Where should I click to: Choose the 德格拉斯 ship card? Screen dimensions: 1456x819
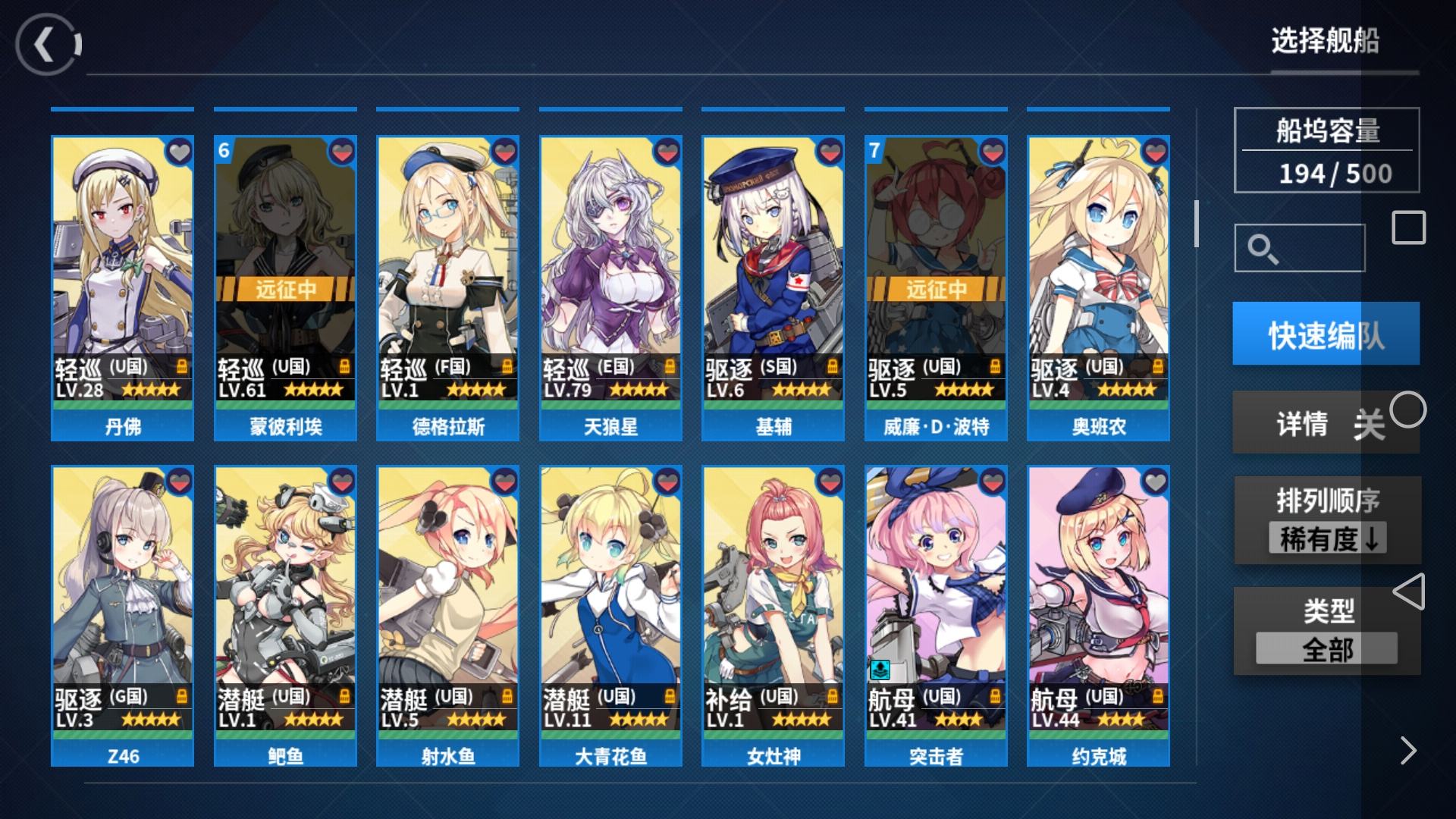click(447, 288)
